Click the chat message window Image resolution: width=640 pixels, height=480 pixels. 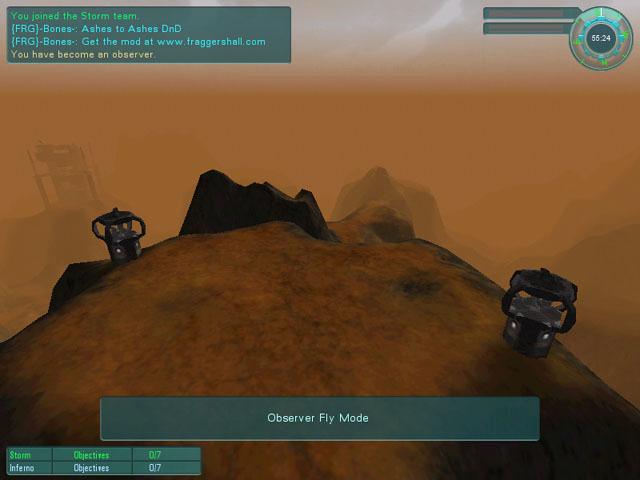pyautogui.click(x=148, y=35)
